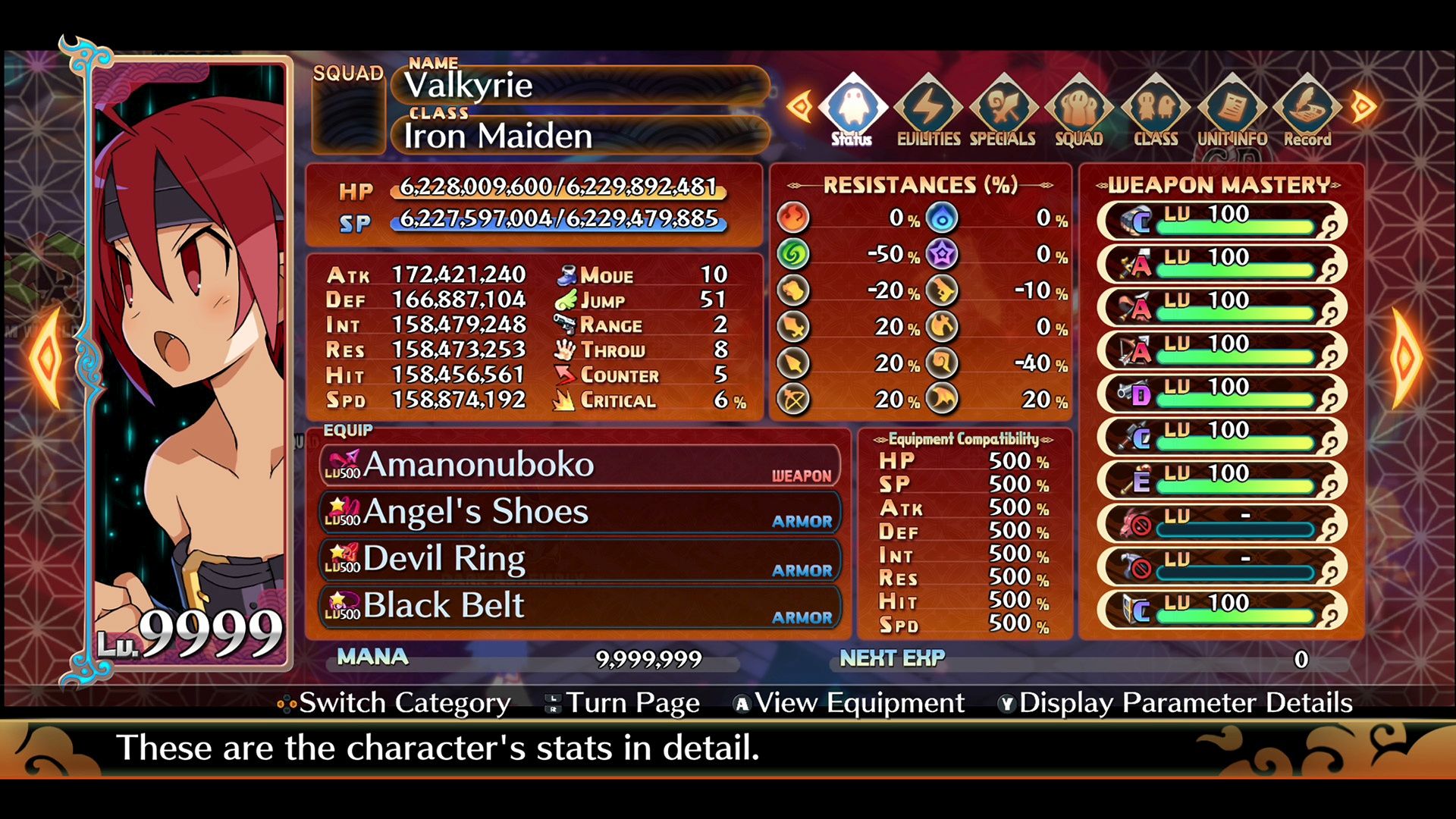Screen dimensions: 1456x819
Task: Show the Class tab
Action: pos(1155,112)
